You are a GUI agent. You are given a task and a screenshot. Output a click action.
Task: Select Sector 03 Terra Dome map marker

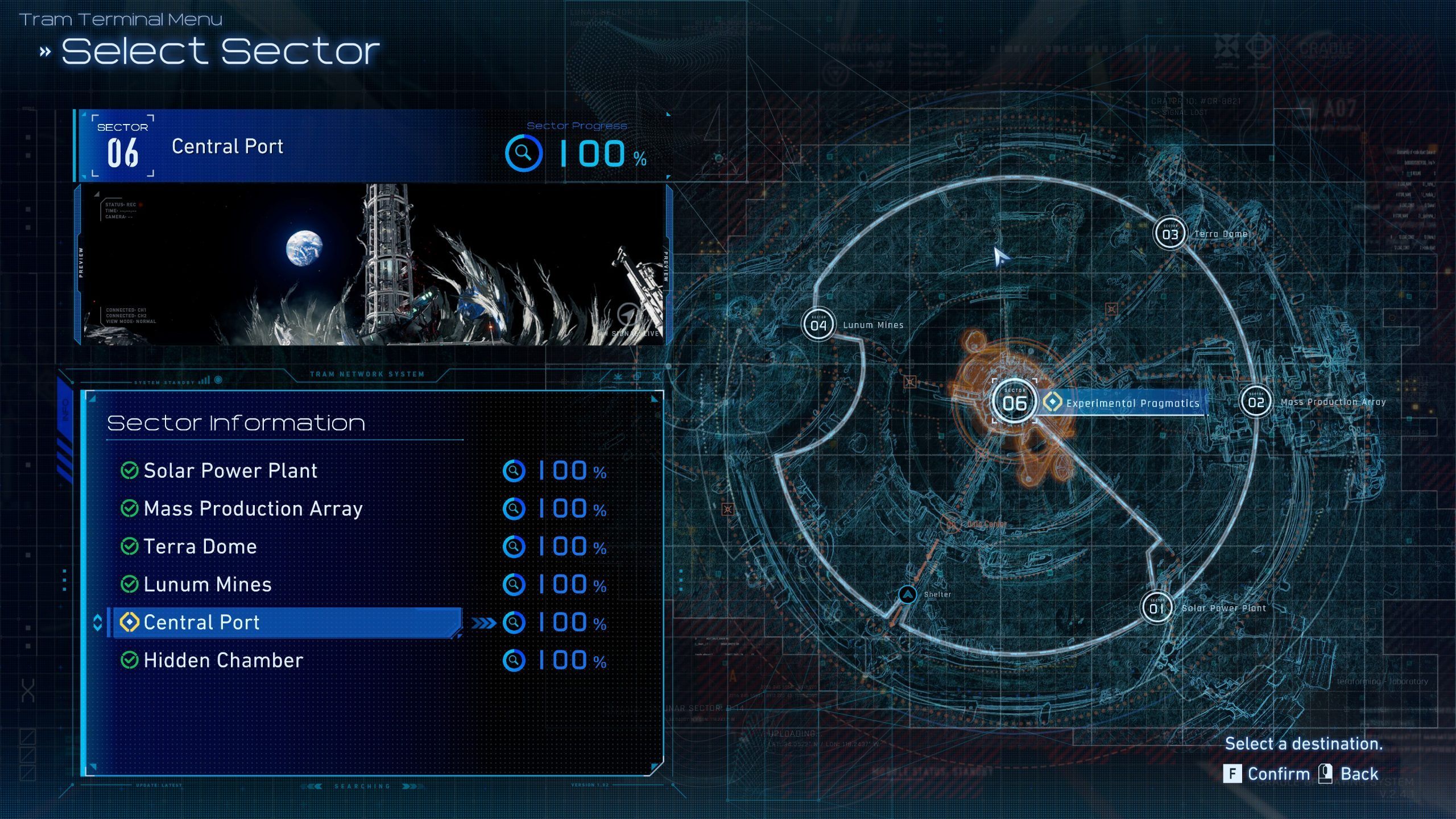click(1170, 234)
